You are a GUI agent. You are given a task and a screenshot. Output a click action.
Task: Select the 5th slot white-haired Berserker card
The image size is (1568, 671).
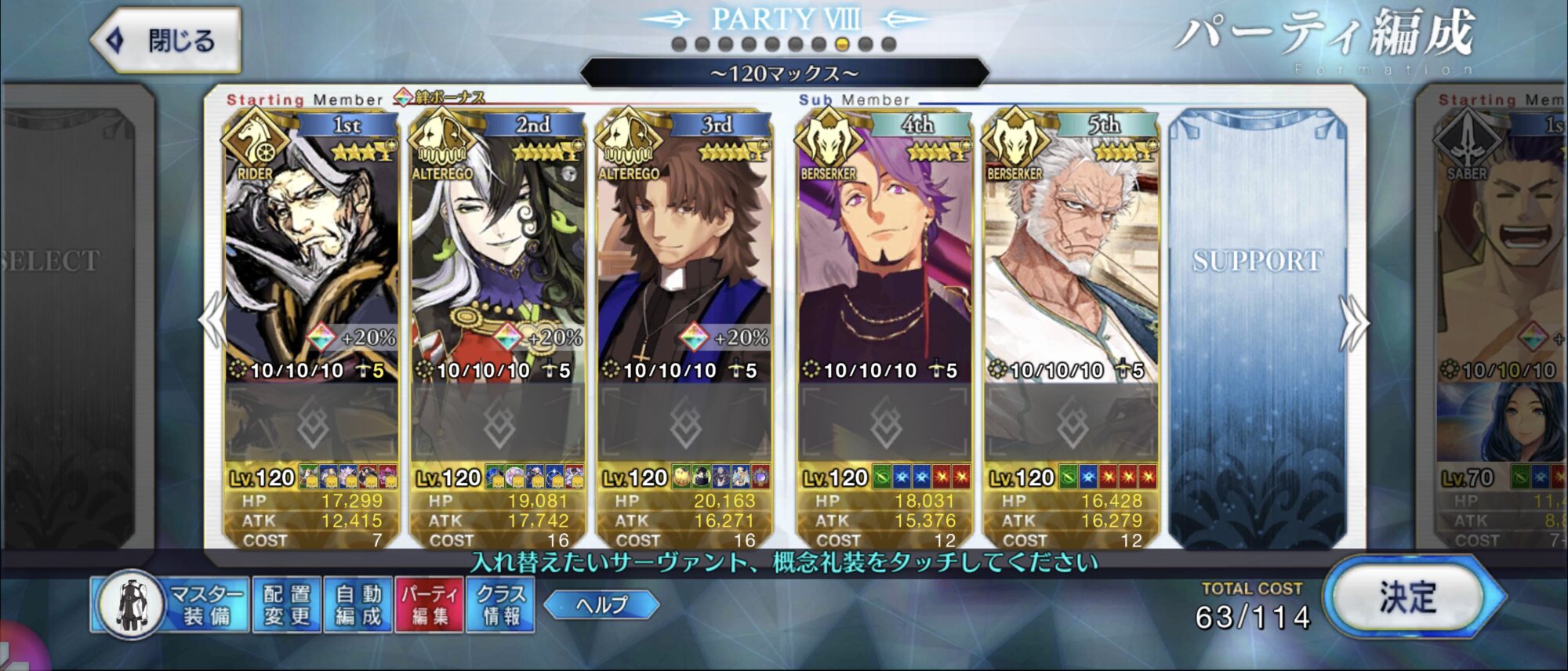1071,251
